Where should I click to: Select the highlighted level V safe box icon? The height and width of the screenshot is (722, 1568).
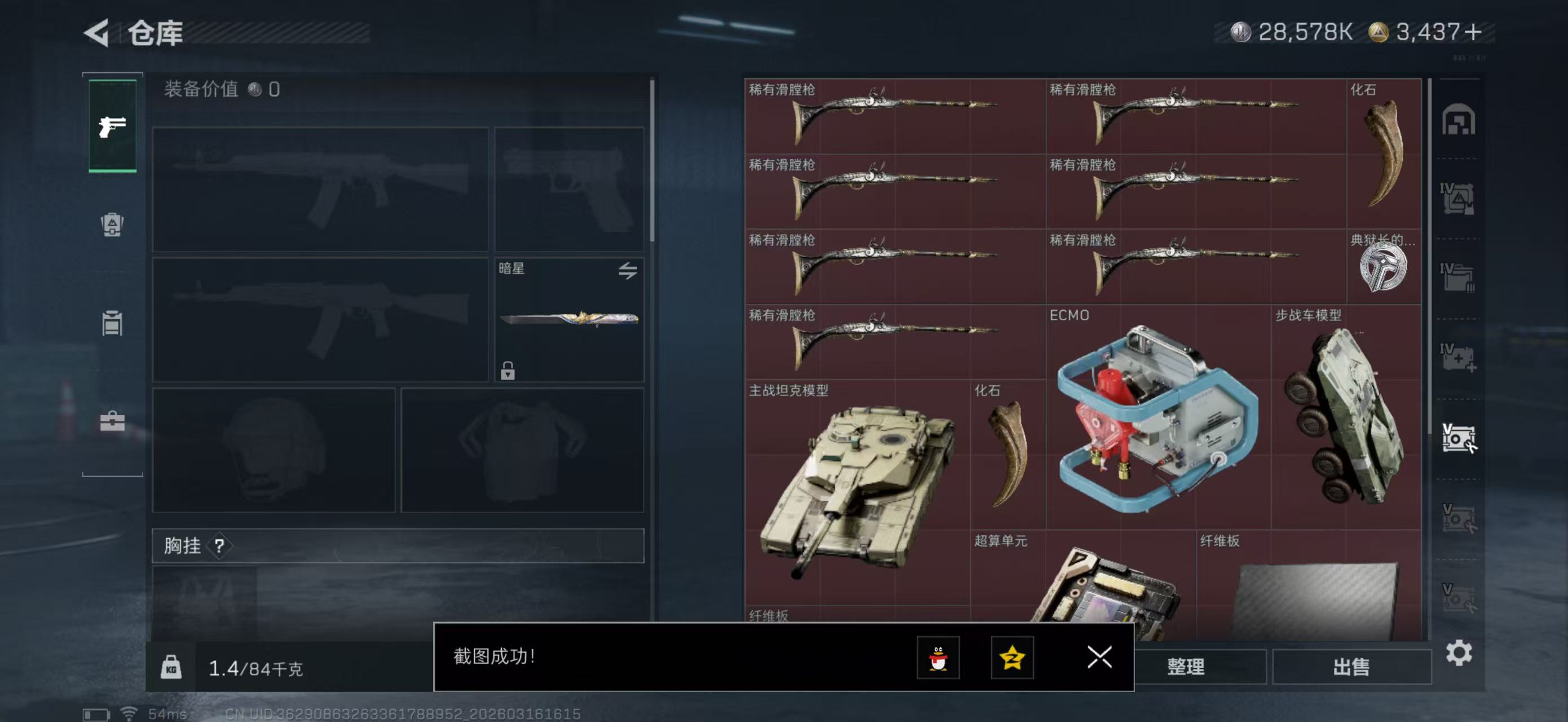pos(1458,435)
